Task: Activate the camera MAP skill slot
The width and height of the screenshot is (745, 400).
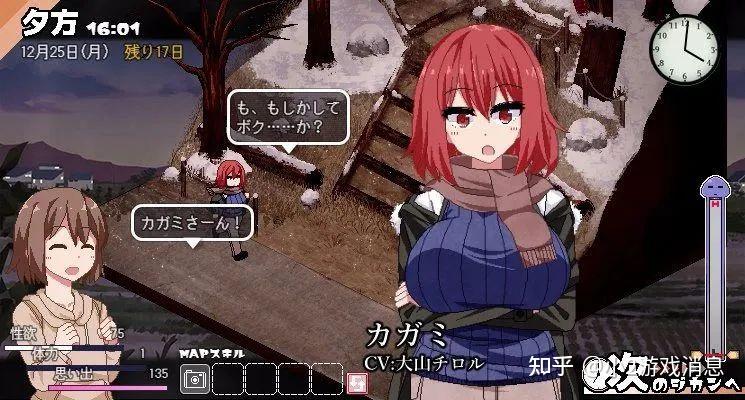Action: (x=196, y=379)
